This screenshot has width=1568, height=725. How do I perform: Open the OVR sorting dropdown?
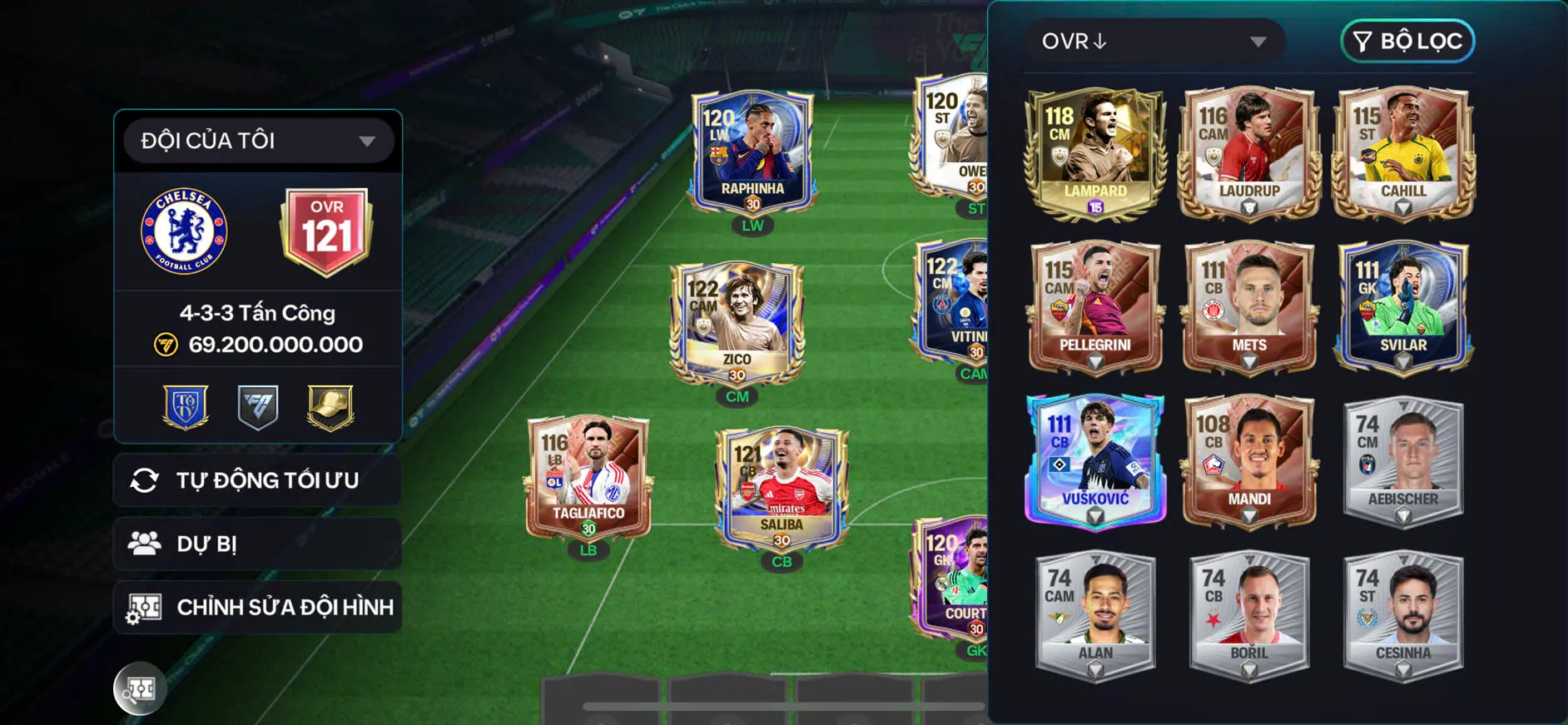click(1155, 41)
